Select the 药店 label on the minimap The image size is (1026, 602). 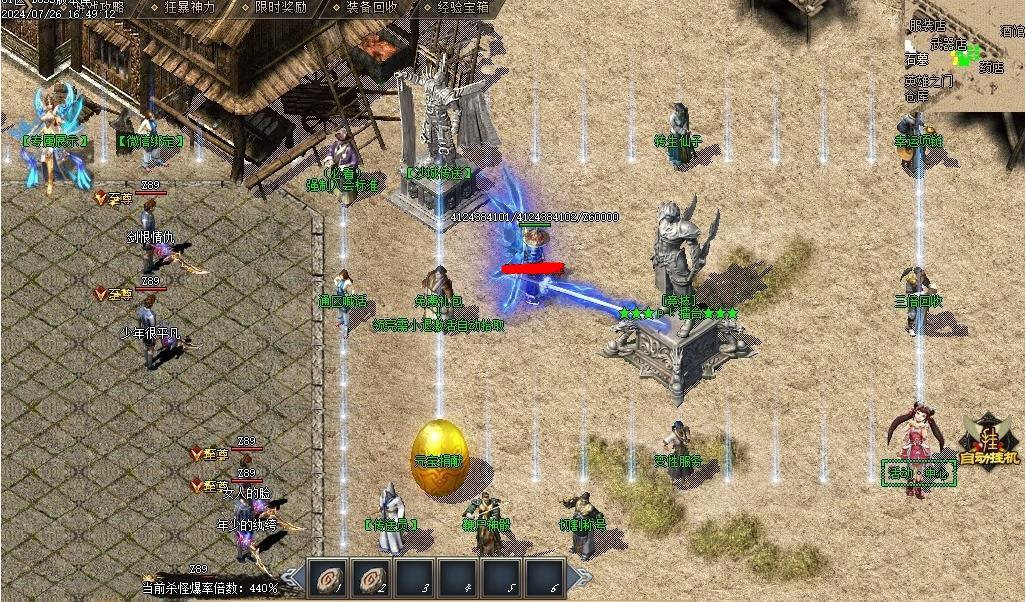coord(990,69)
